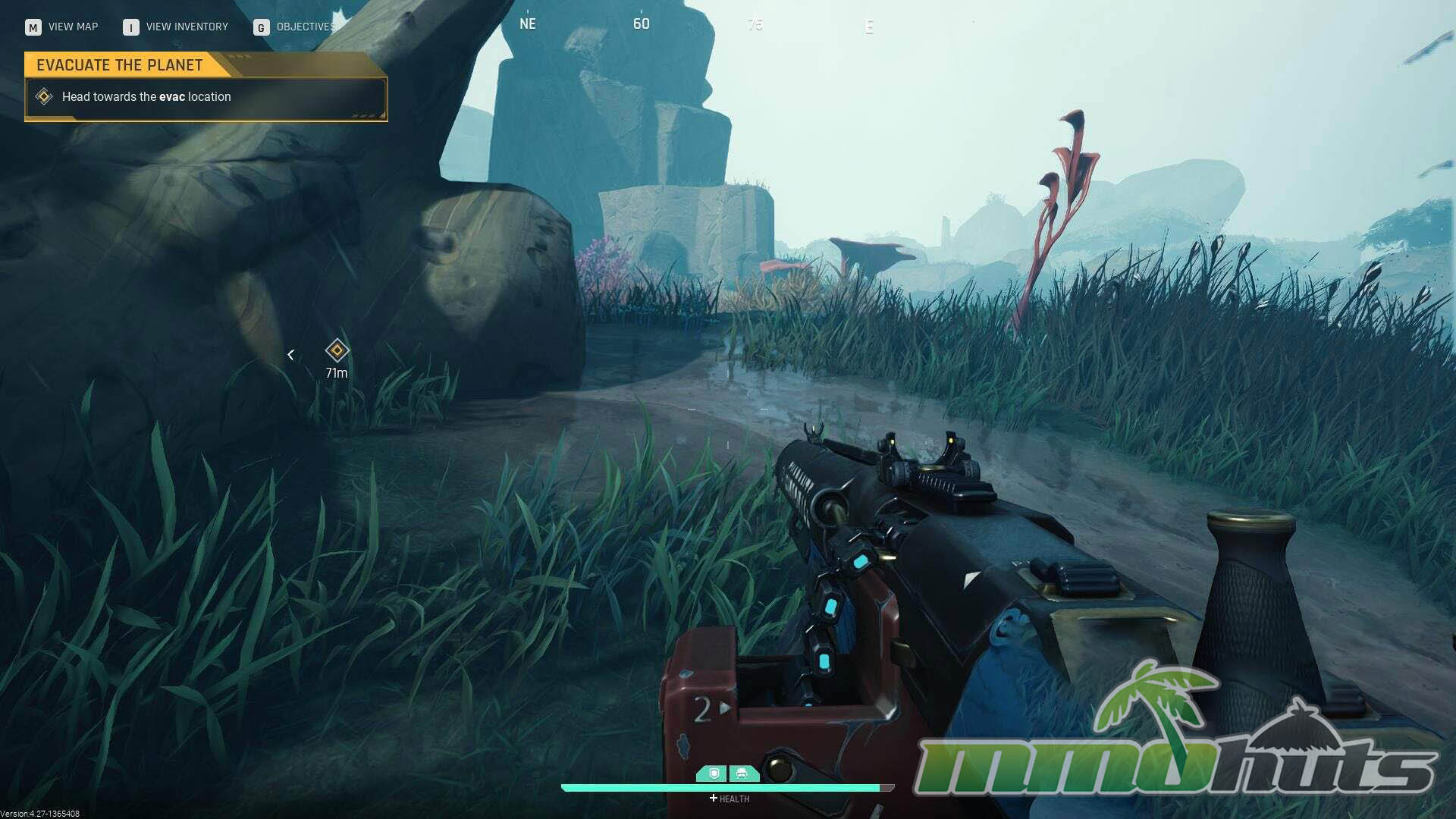1456x819 pixels.
Task: Click the evac waypoint diamond marker
Action: pos(337,350)
